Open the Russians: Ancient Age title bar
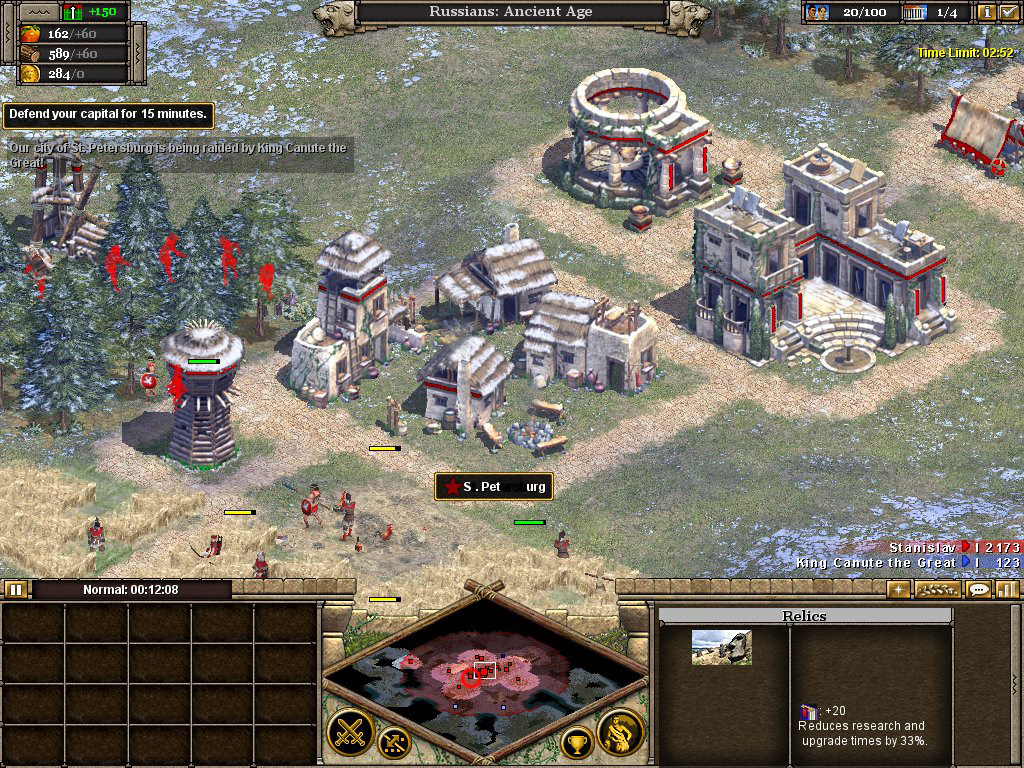The width and height of the screenshot is (1024, 768). click(511, 12)
